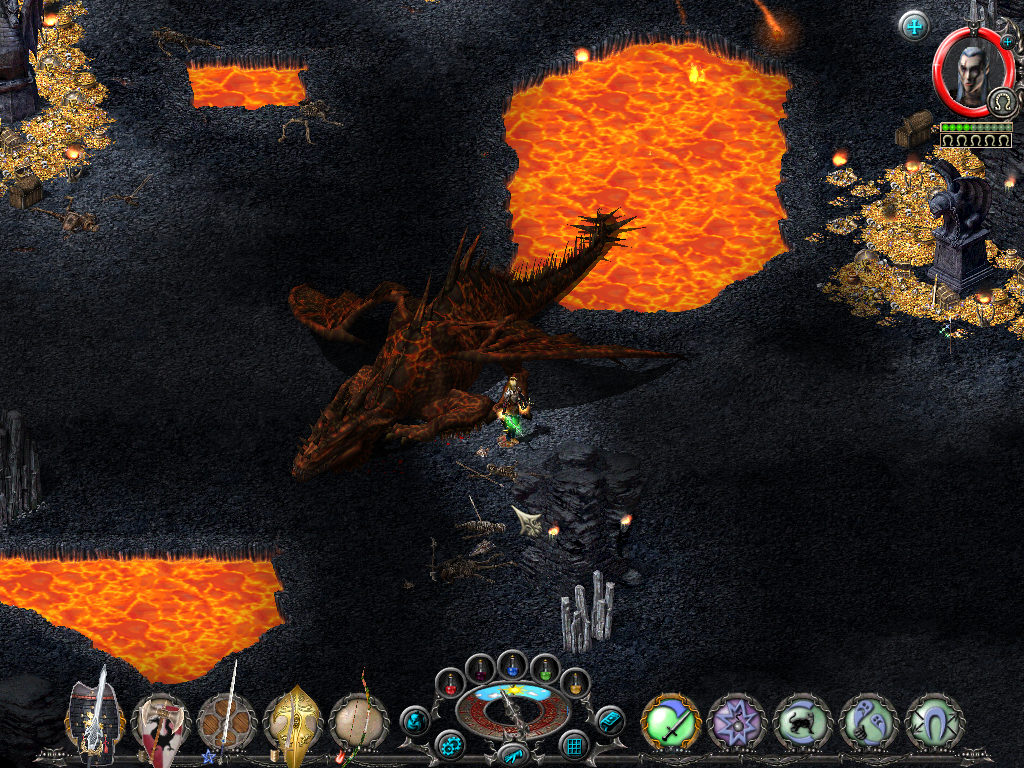Screen dimensions: 1024x768
Task: Select the black armor and sword weapon slot
Action: (95, 720)
